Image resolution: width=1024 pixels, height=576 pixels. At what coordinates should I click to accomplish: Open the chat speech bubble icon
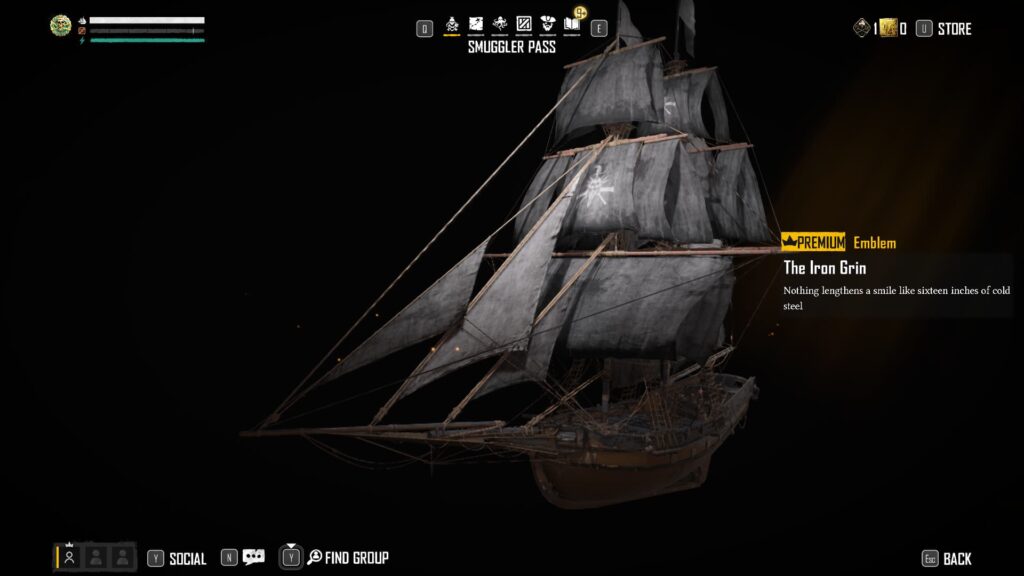point(253,558)
